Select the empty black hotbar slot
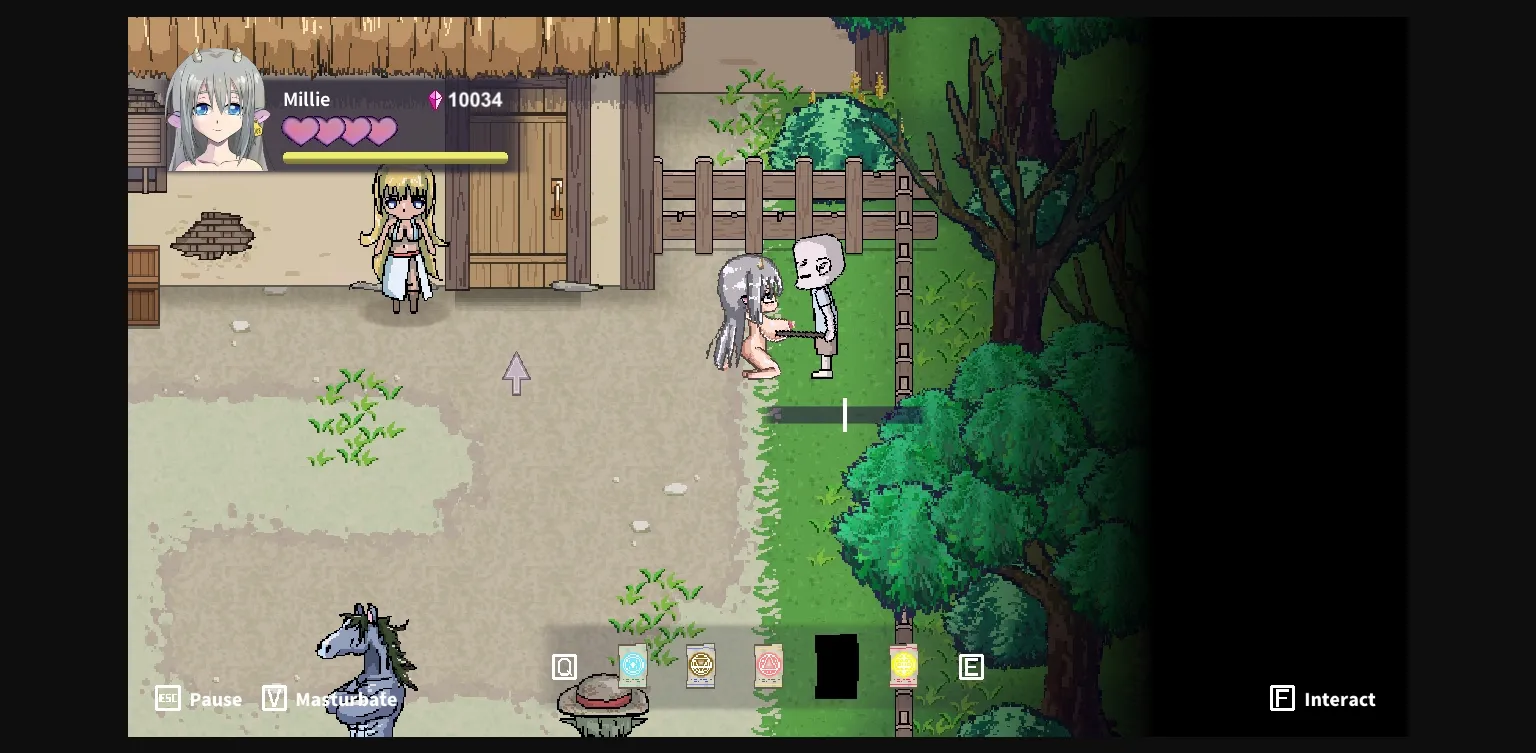 click(x=837, y=666)
